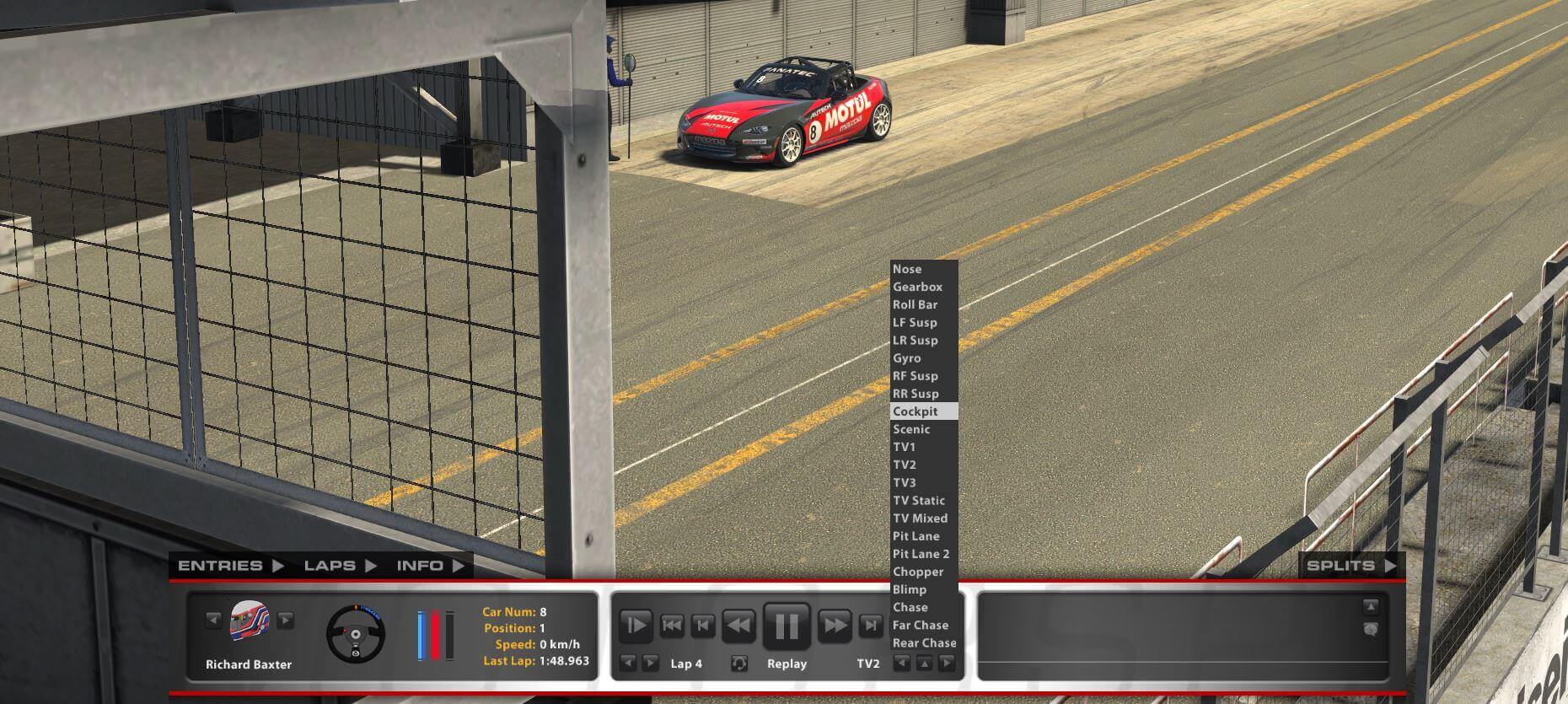
Task: Enable the Blimp camera view
Action: tap(913, 589)
